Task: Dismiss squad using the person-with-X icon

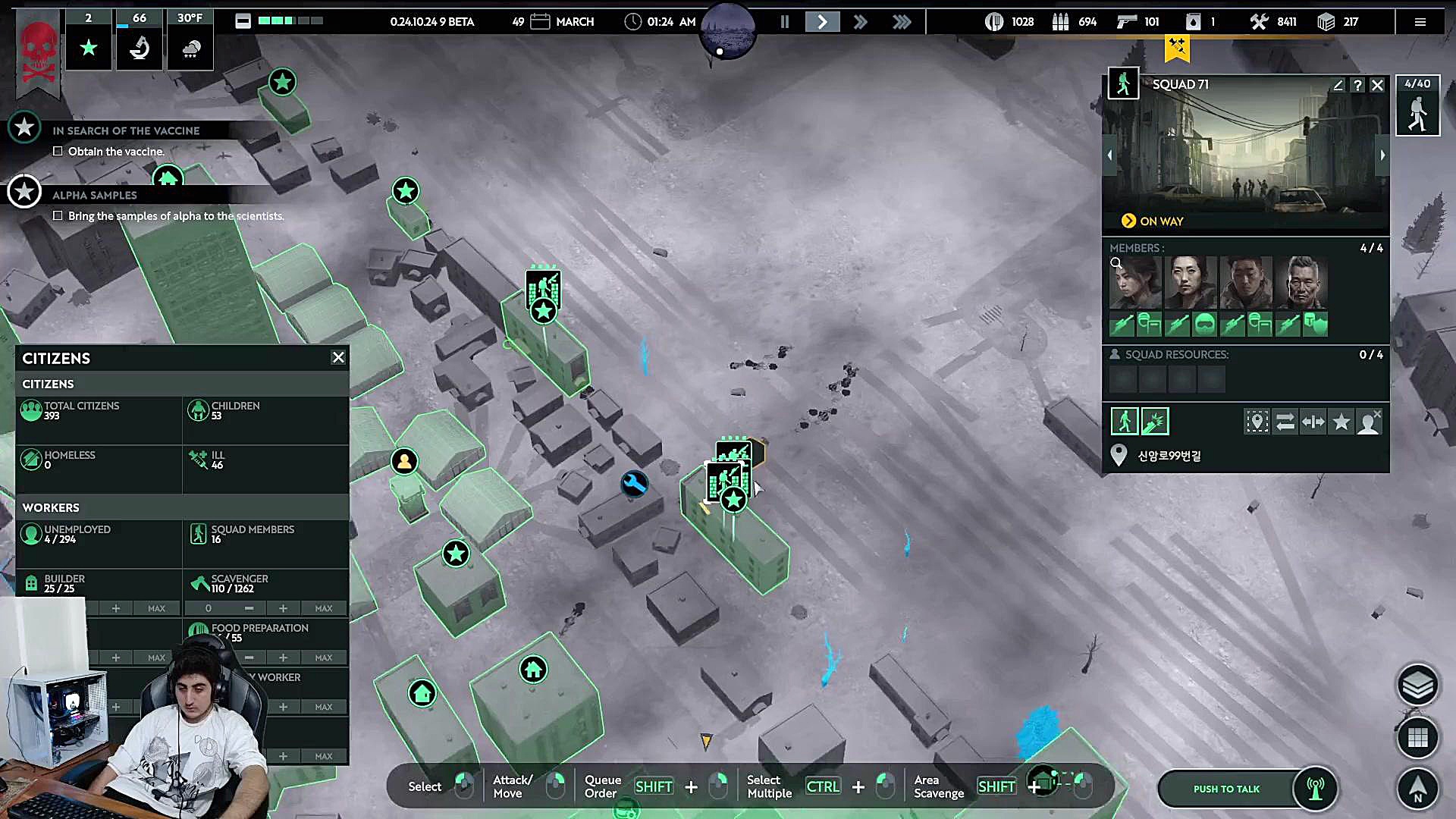Action: click(1369, 422)
